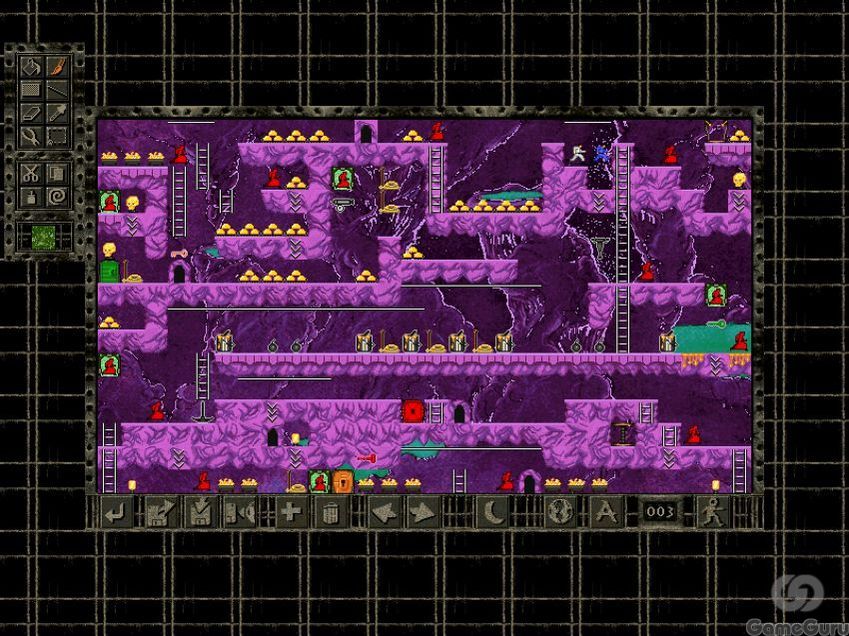This screenshot has height=636, width=849.
Task: Choose the orange paintbrush tool
Action: click(x=57, y=69)
